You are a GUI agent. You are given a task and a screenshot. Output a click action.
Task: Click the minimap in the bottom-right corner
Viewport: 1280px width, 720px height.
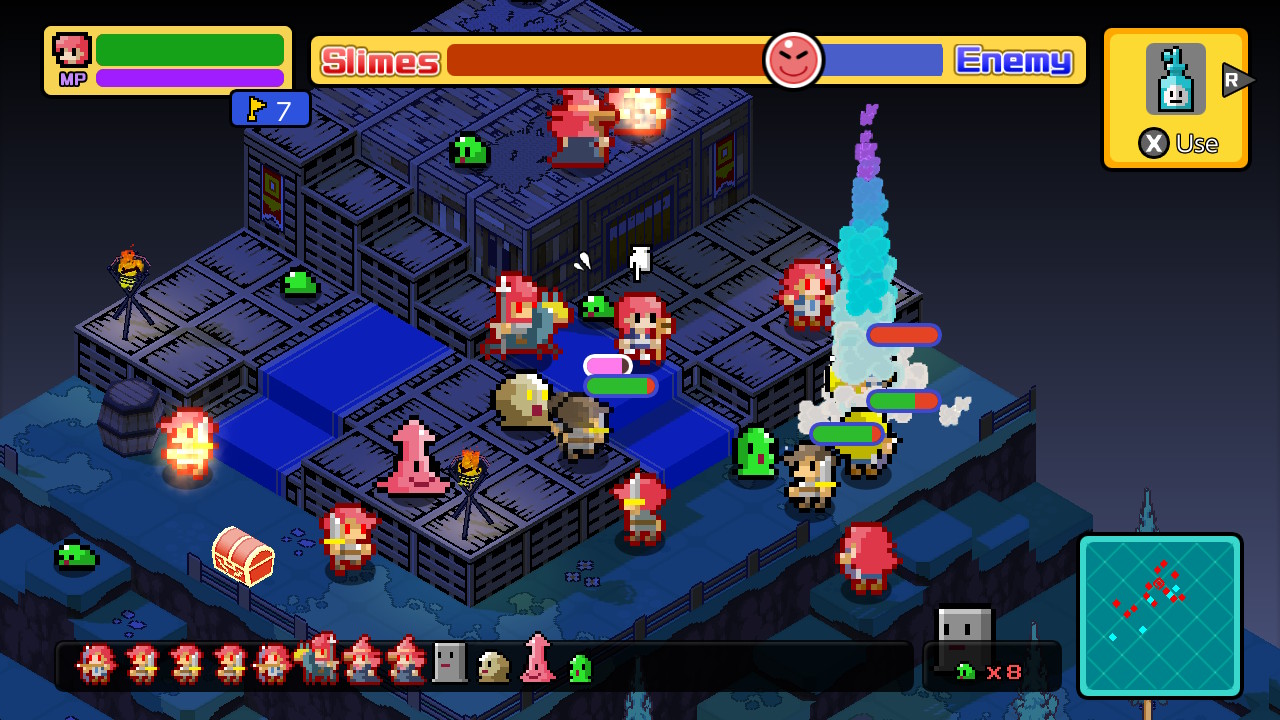[x=1160, y=614]
